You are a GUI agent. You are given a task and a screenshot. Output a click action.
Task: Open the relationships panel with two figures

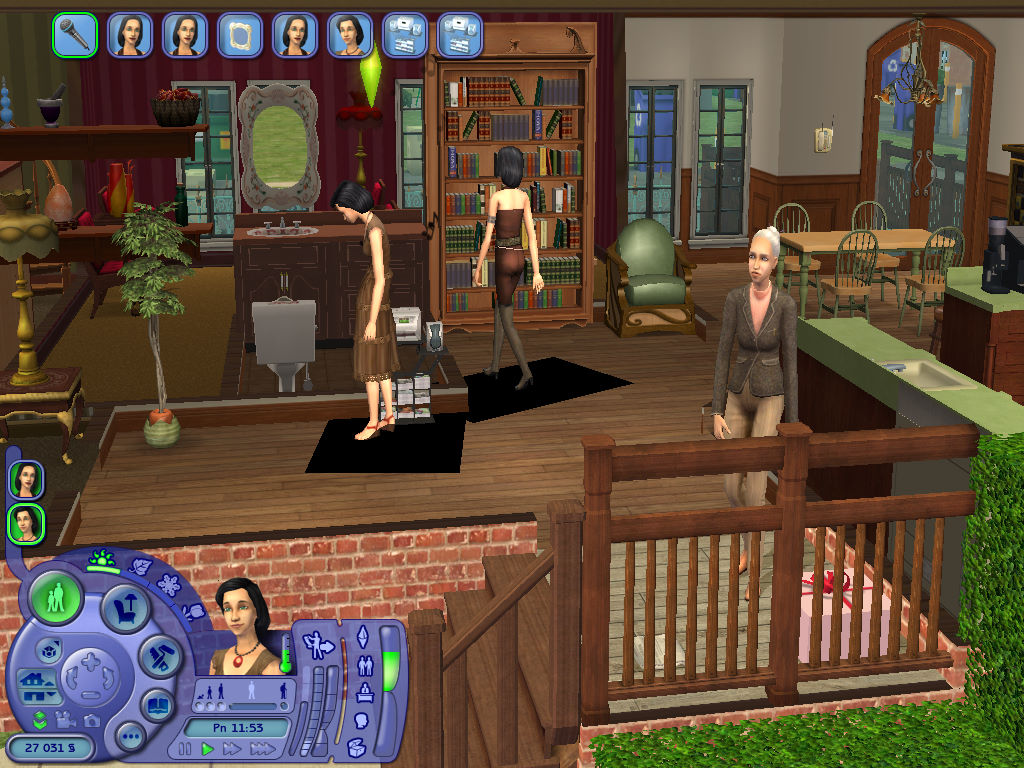tap(365, 664)
